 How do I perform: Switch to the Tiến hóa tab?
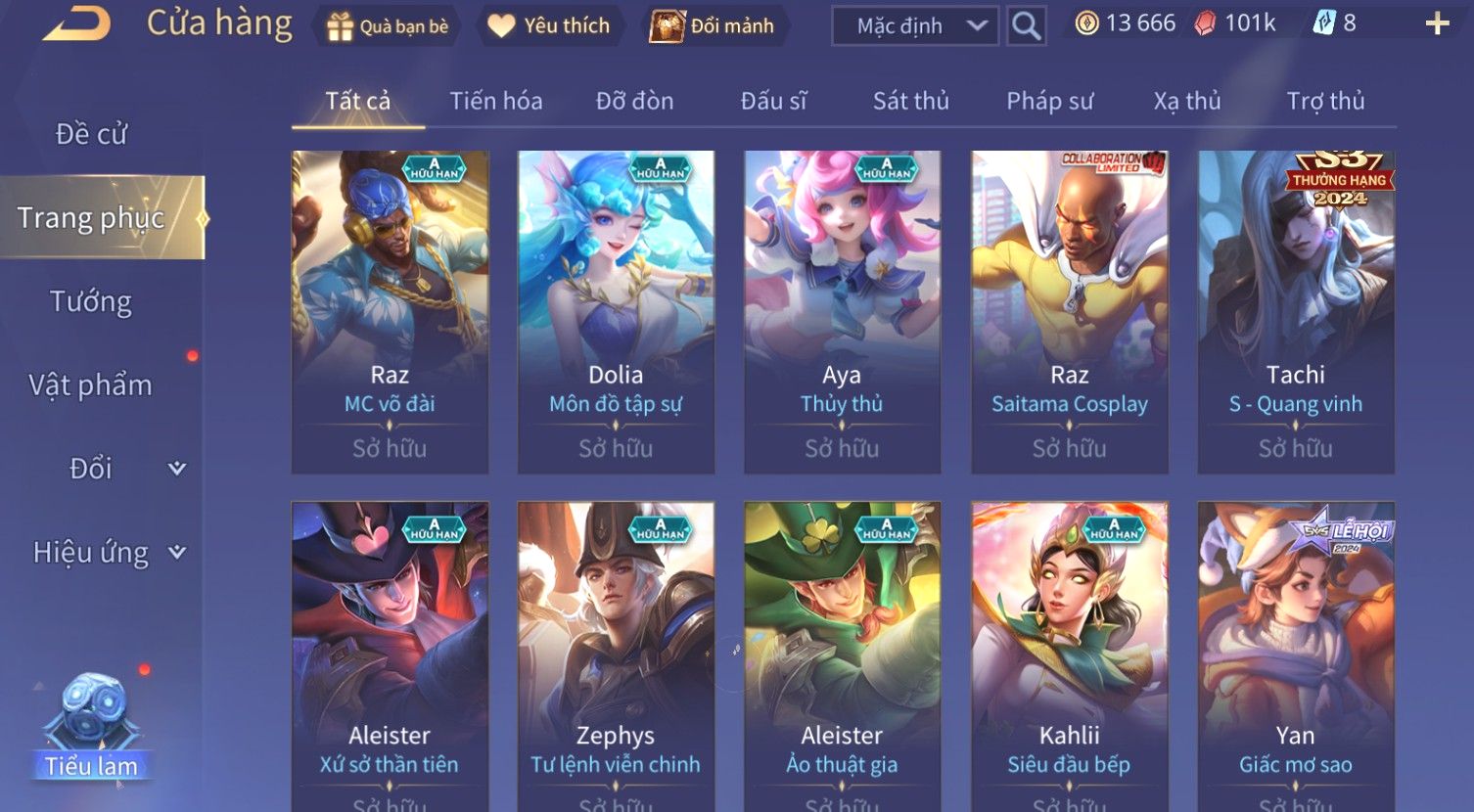(496, 101)
